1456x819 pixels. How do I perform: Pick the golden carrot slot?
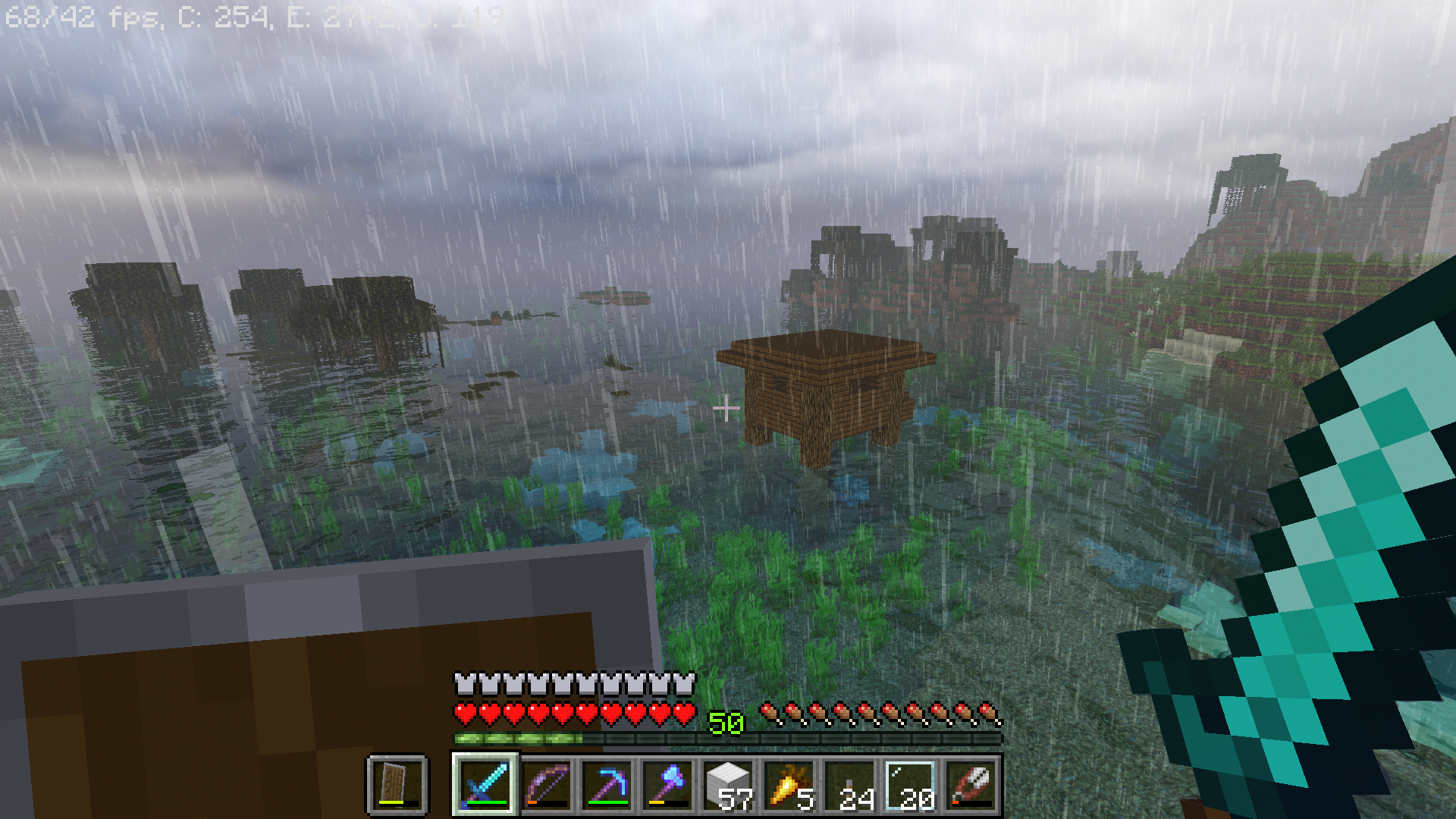(x=789, y=784)
